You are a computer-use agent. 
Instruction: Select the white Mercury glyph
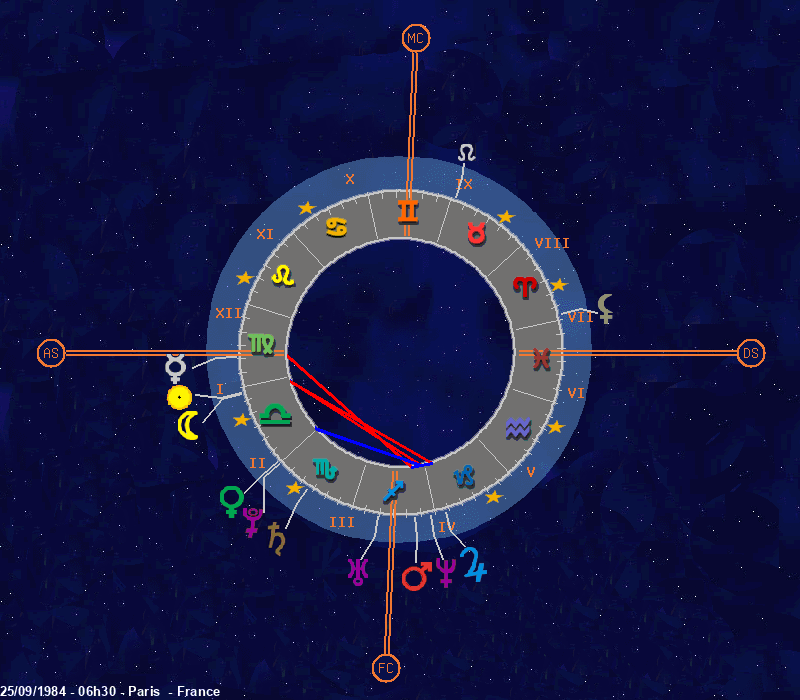point(176,369)
